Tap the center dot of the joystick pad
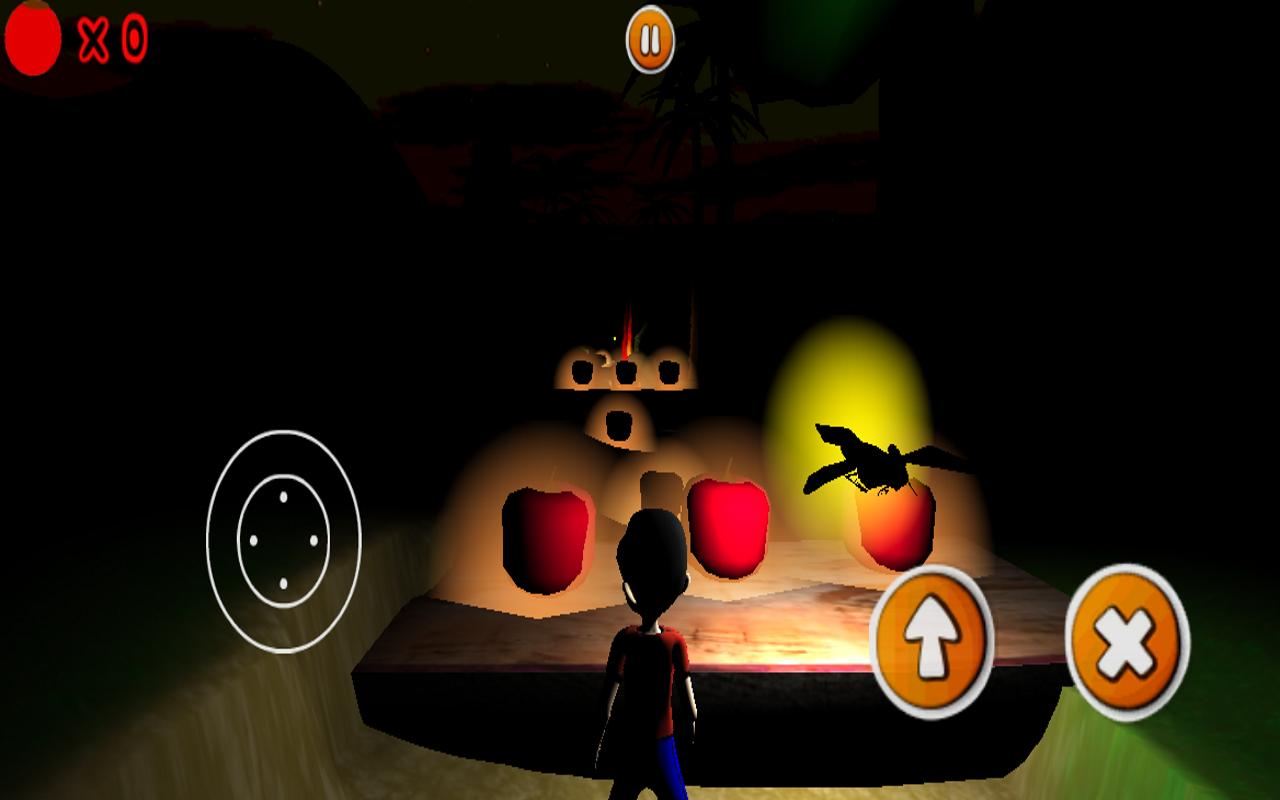Screen dimensions: 1280x800 pyautogui.click(x=283, y=540)
